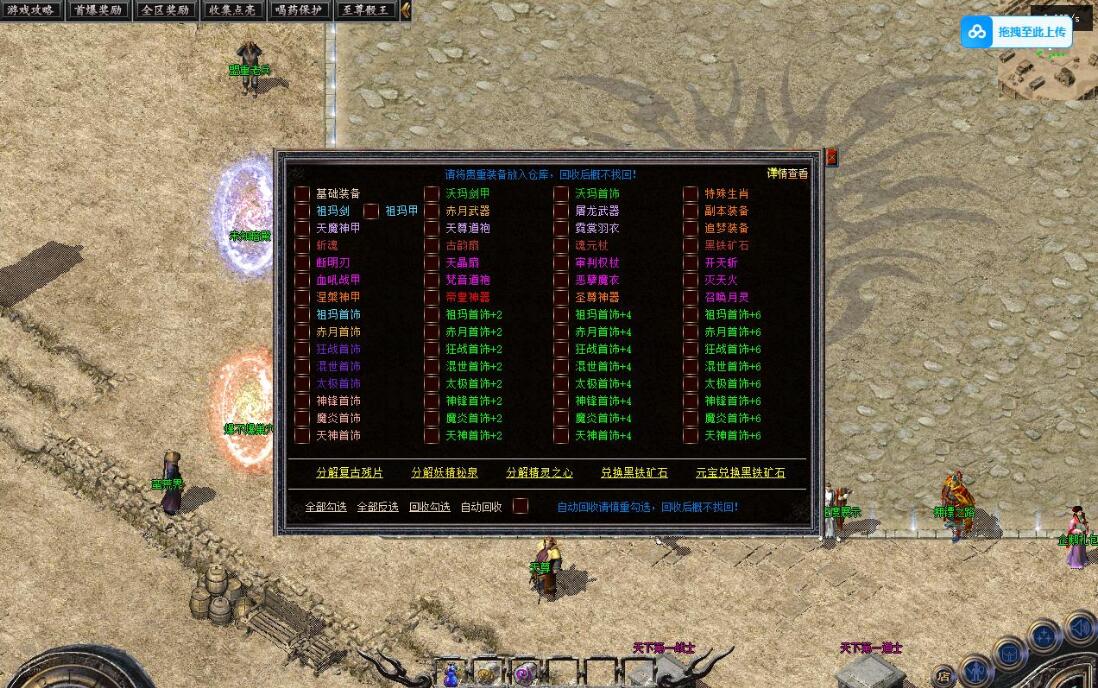Select the blue potion hotbar slot
This screenshot has width=1098, height=688.
(x=452, y=674)
